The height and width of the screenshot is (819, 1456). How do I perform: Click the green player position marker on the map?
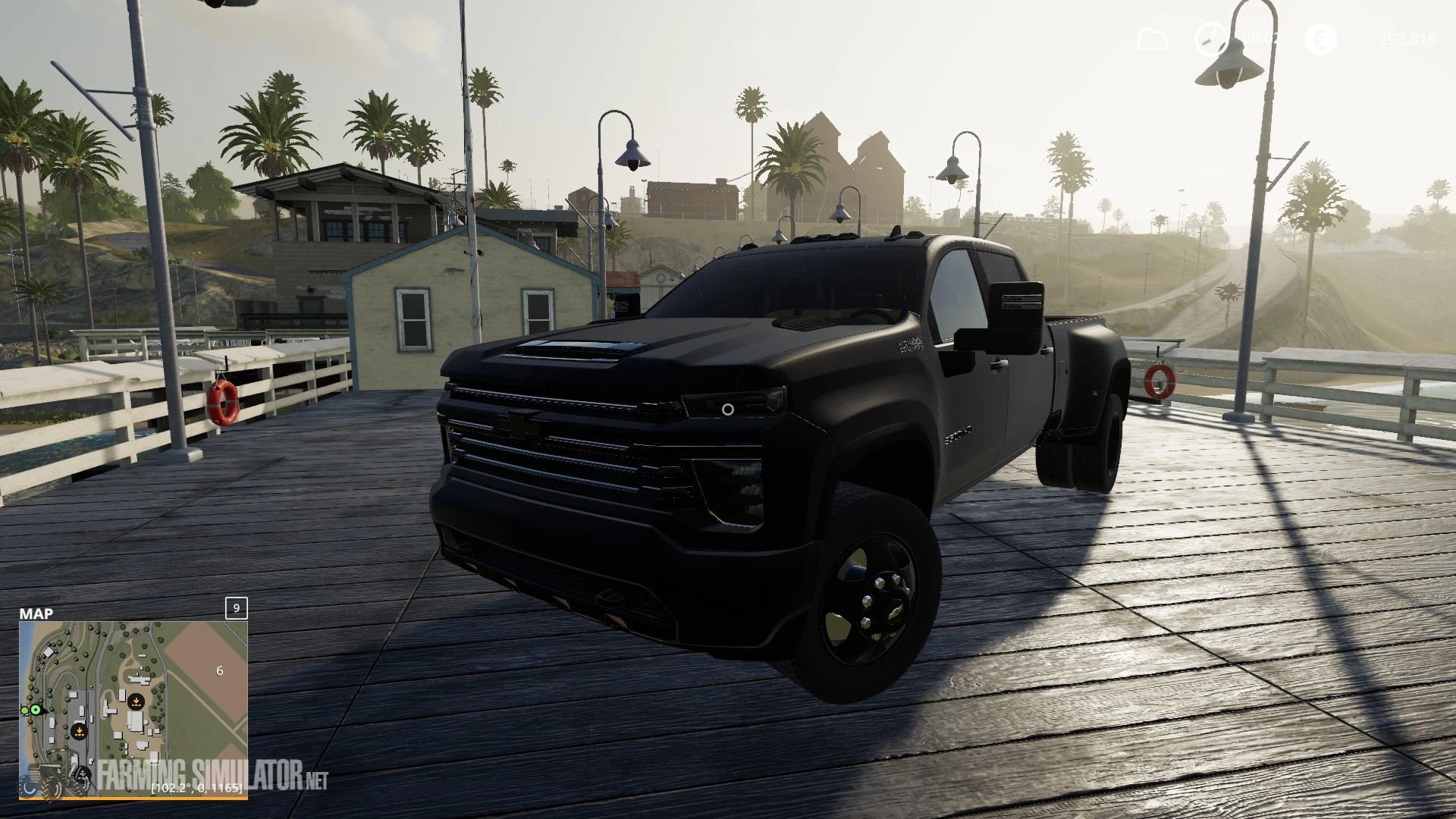(x=36, y=709)
